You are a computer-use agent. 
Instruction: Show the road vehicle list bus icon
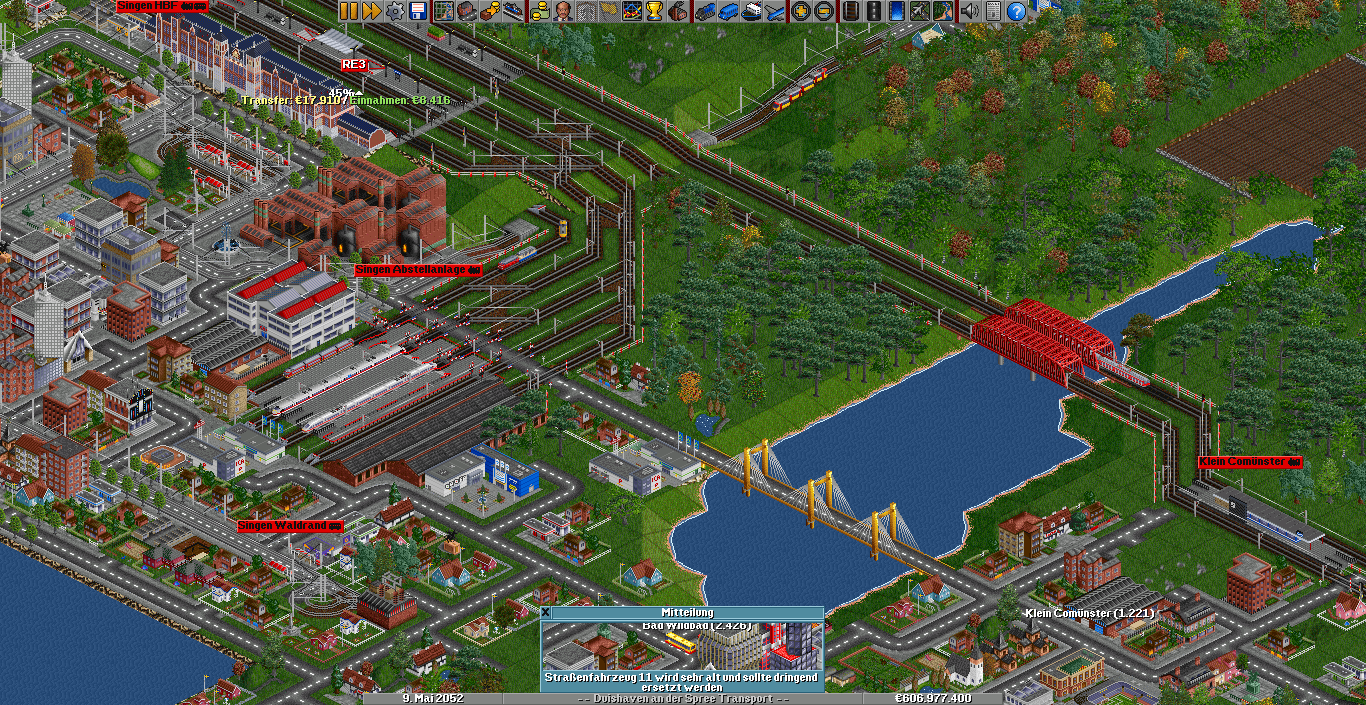click(x=729, y=11)
